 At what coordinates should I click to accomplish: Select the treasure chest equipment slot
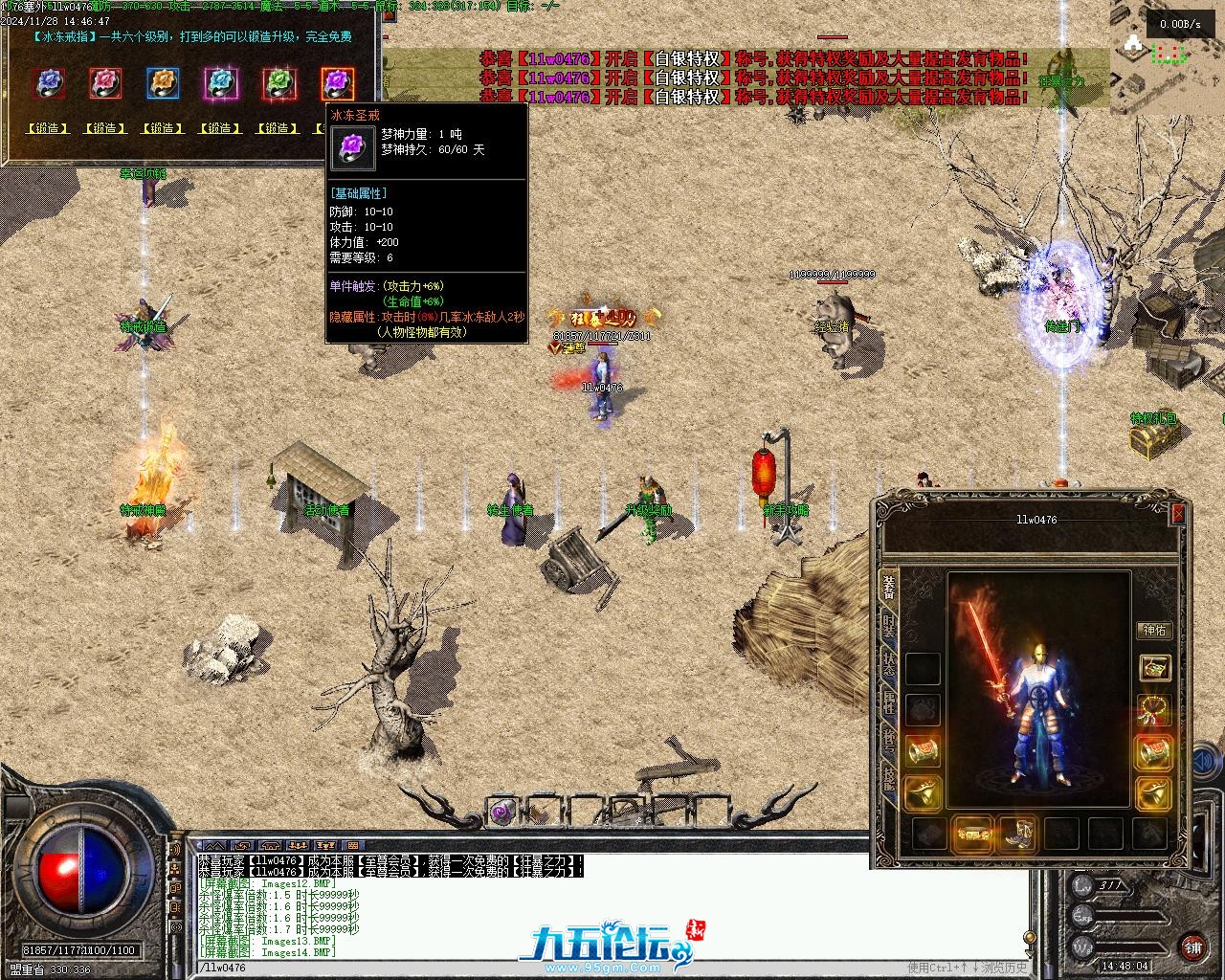click(1155, 667)
